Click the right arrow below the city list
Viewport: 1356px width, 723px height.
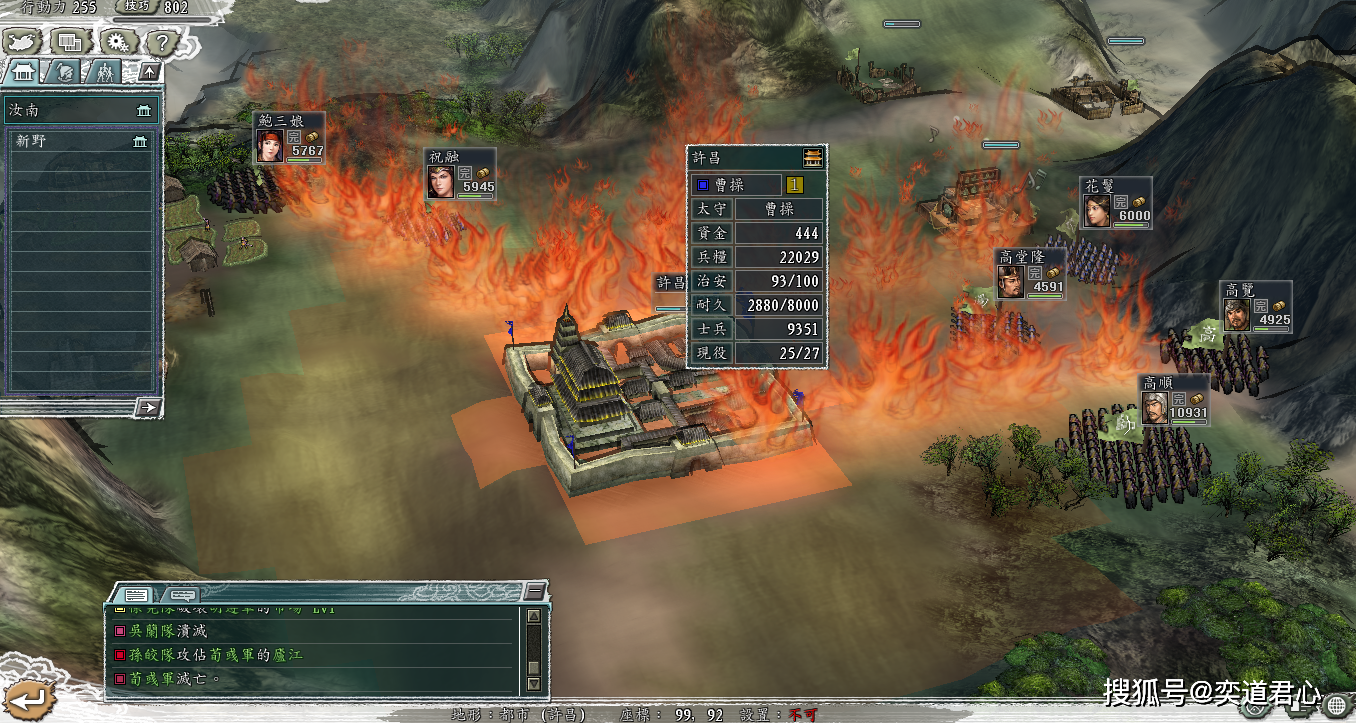[147, 407]
